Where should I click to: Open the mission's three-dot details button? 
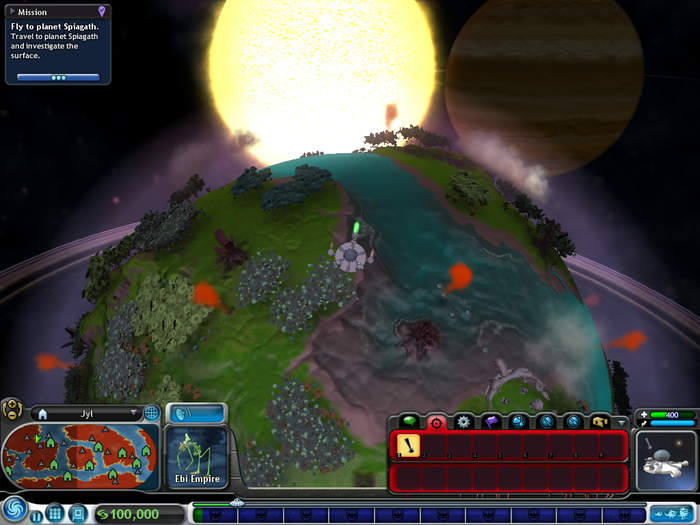click(x=58, y=77)
